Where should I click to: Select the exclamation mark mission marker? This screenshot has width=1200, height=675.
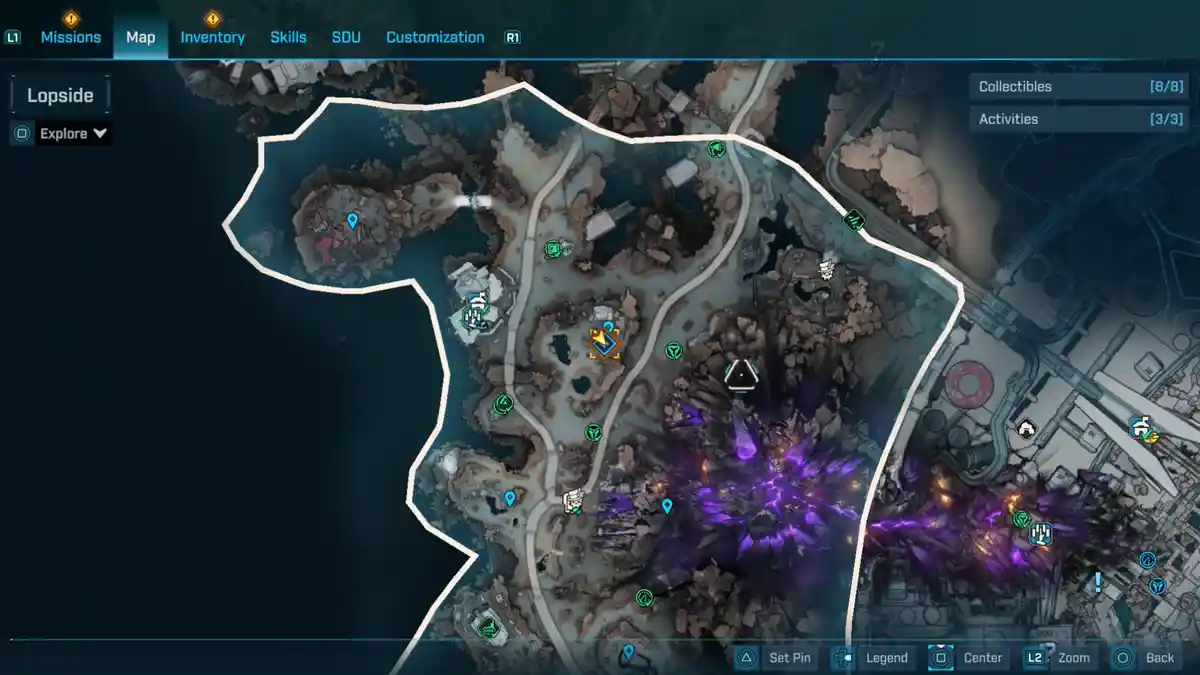(1098, 581)
